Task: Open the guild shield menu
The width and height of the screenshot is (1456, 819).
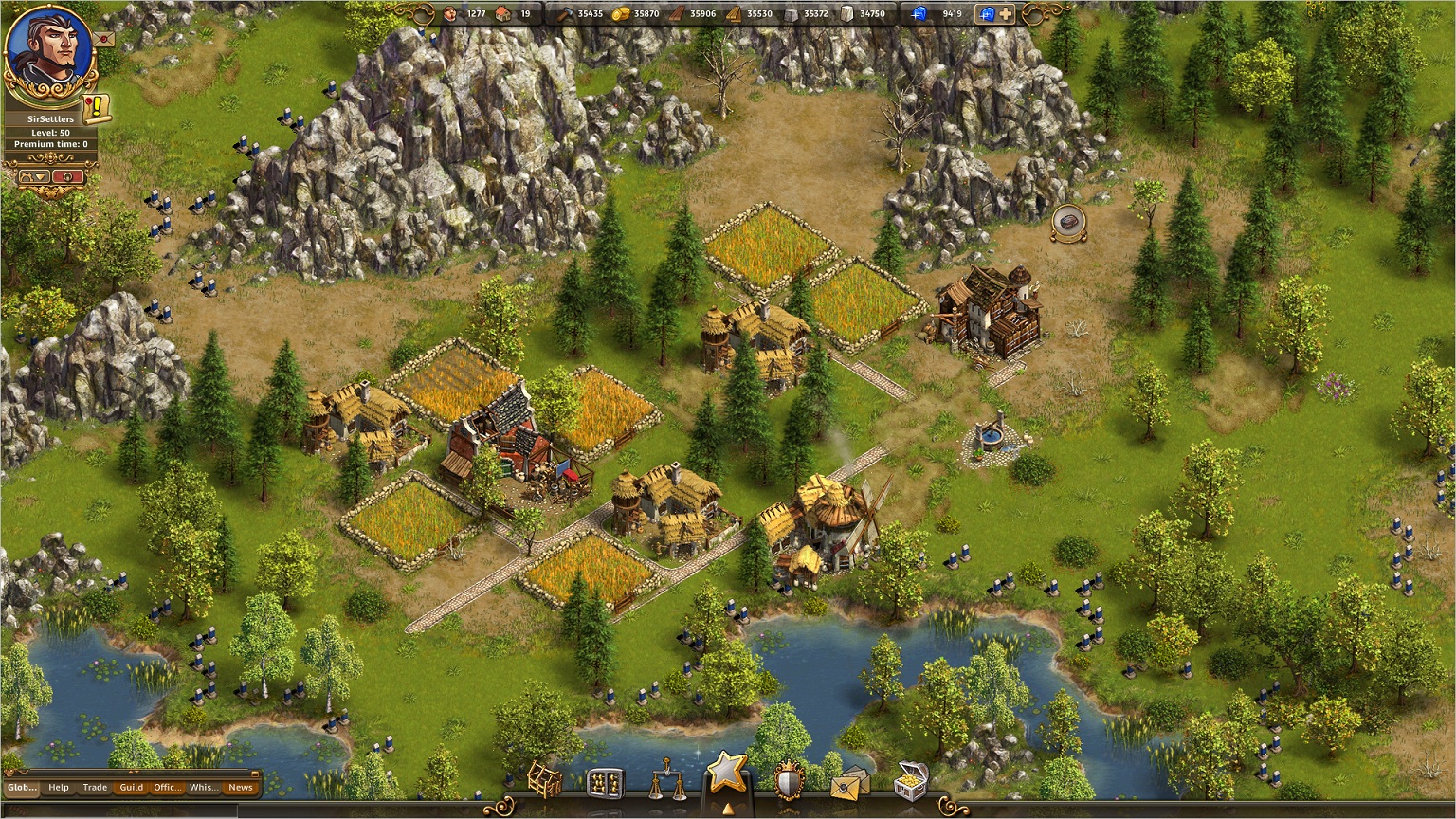Action: (789, 782)
